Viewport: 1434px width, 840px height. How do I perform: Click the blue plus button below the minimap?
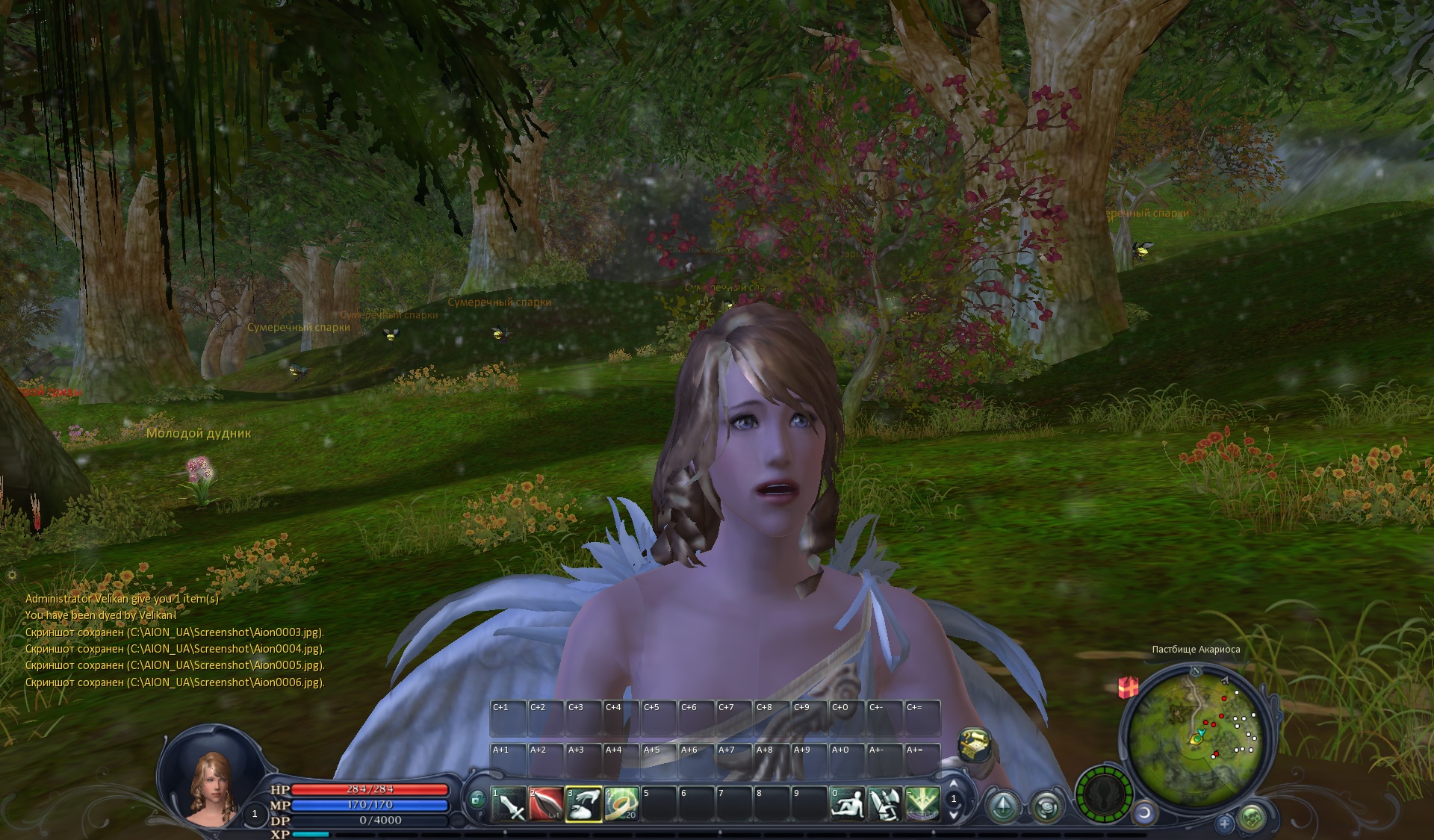(1224, 824)
